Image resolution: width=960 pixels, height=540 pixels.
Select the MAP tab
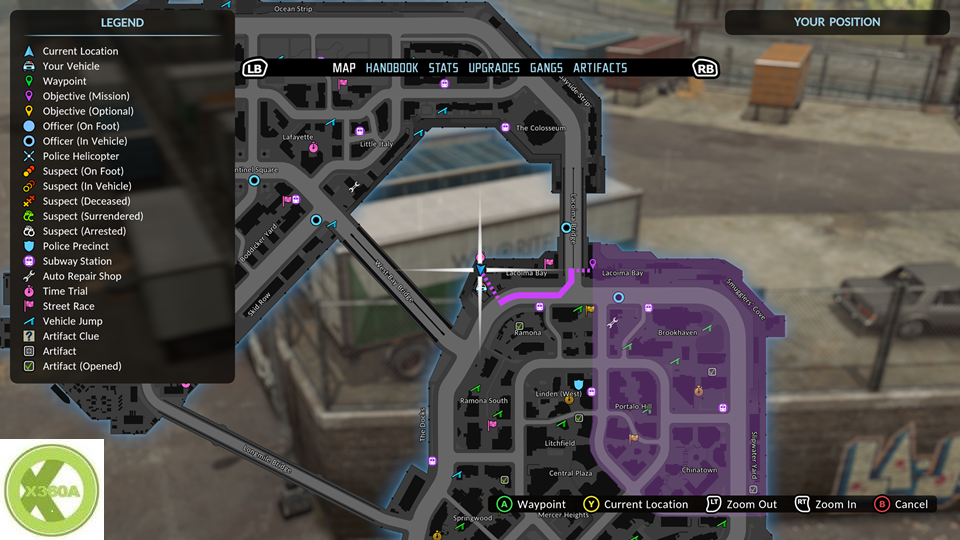(x=344, y=68)
